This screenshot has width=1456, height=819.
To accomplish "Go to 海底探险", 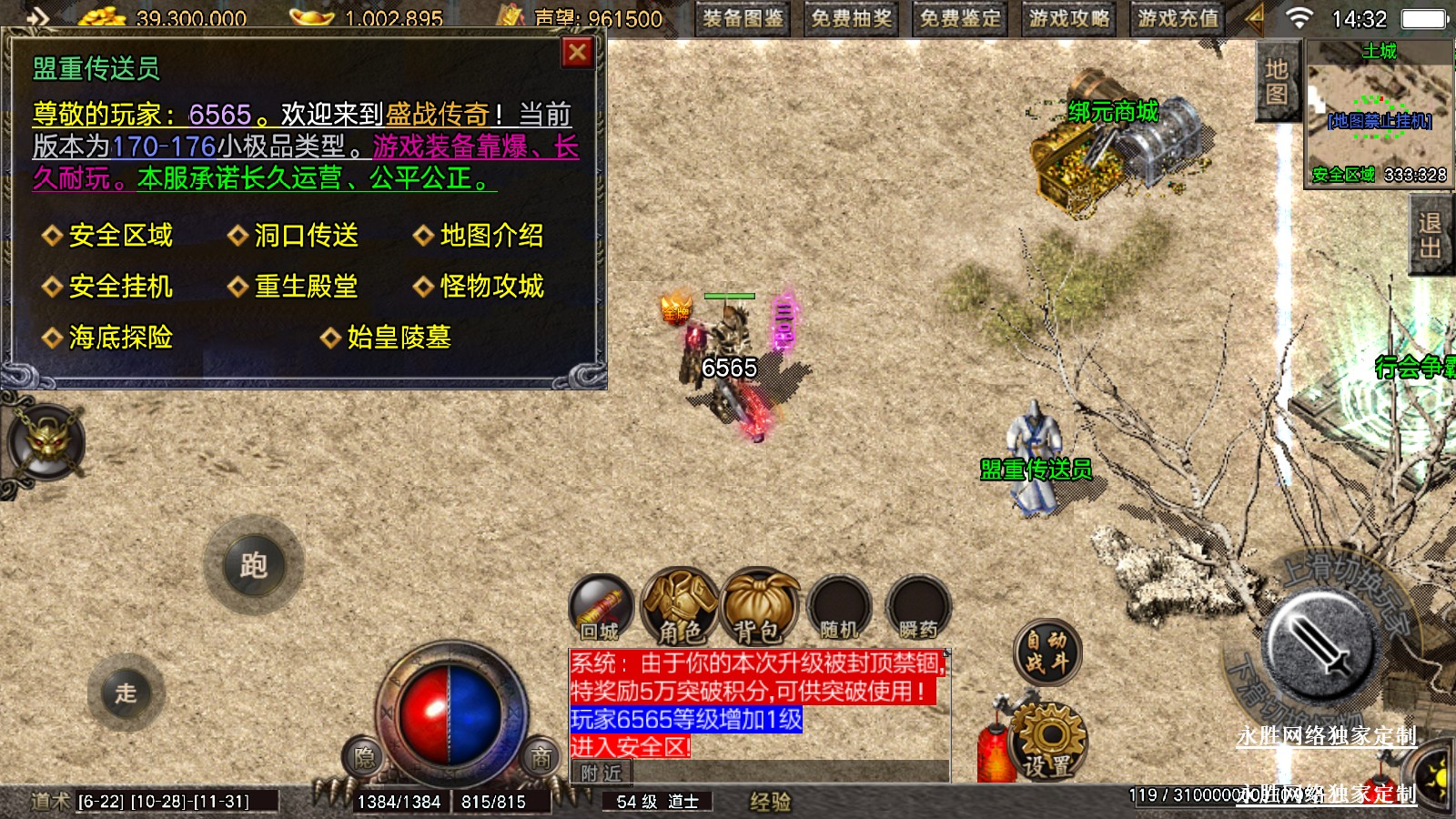I will 120,338.
